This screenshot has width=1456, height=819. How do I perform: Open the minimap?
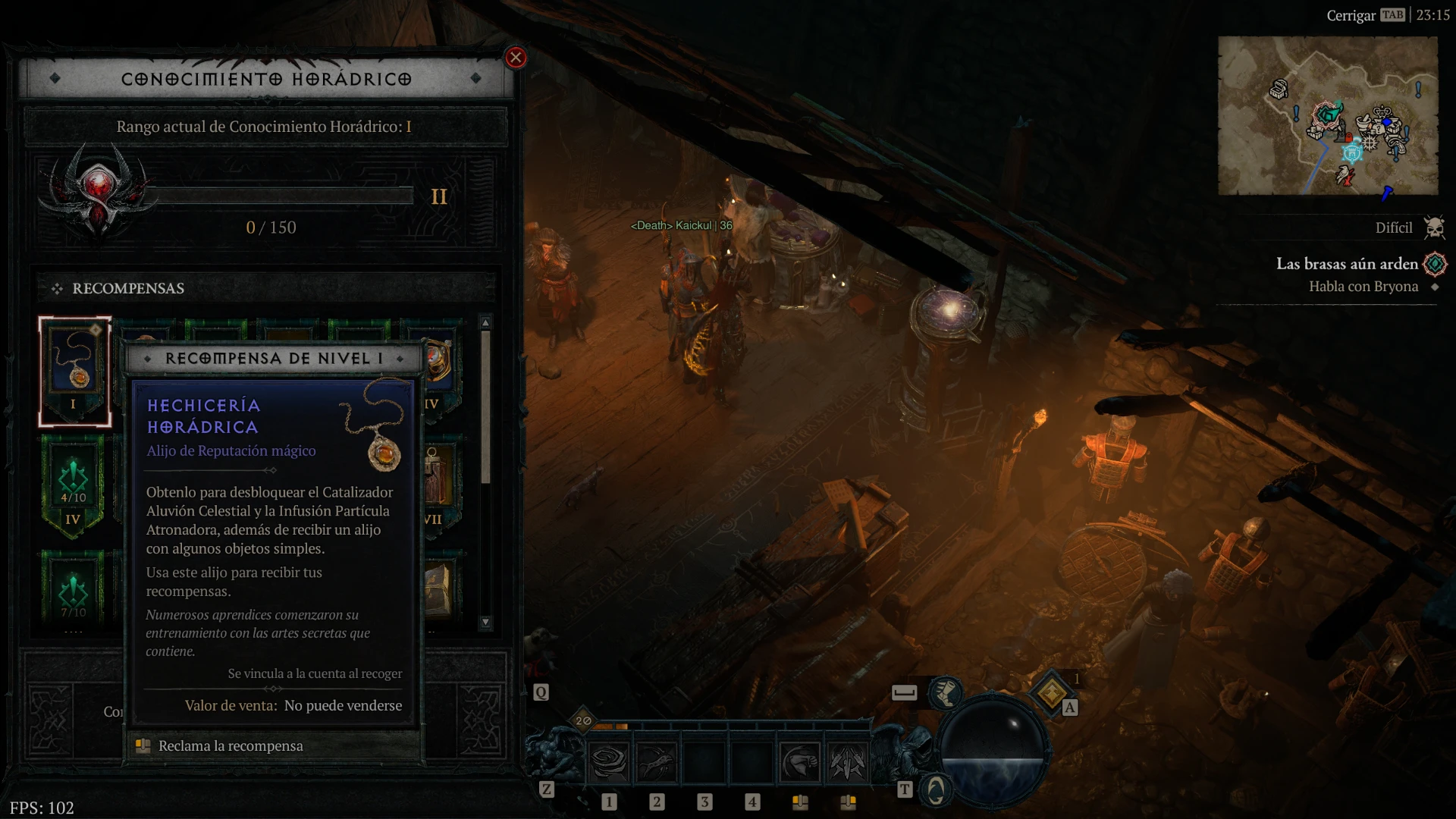[x=1328, y=115]
